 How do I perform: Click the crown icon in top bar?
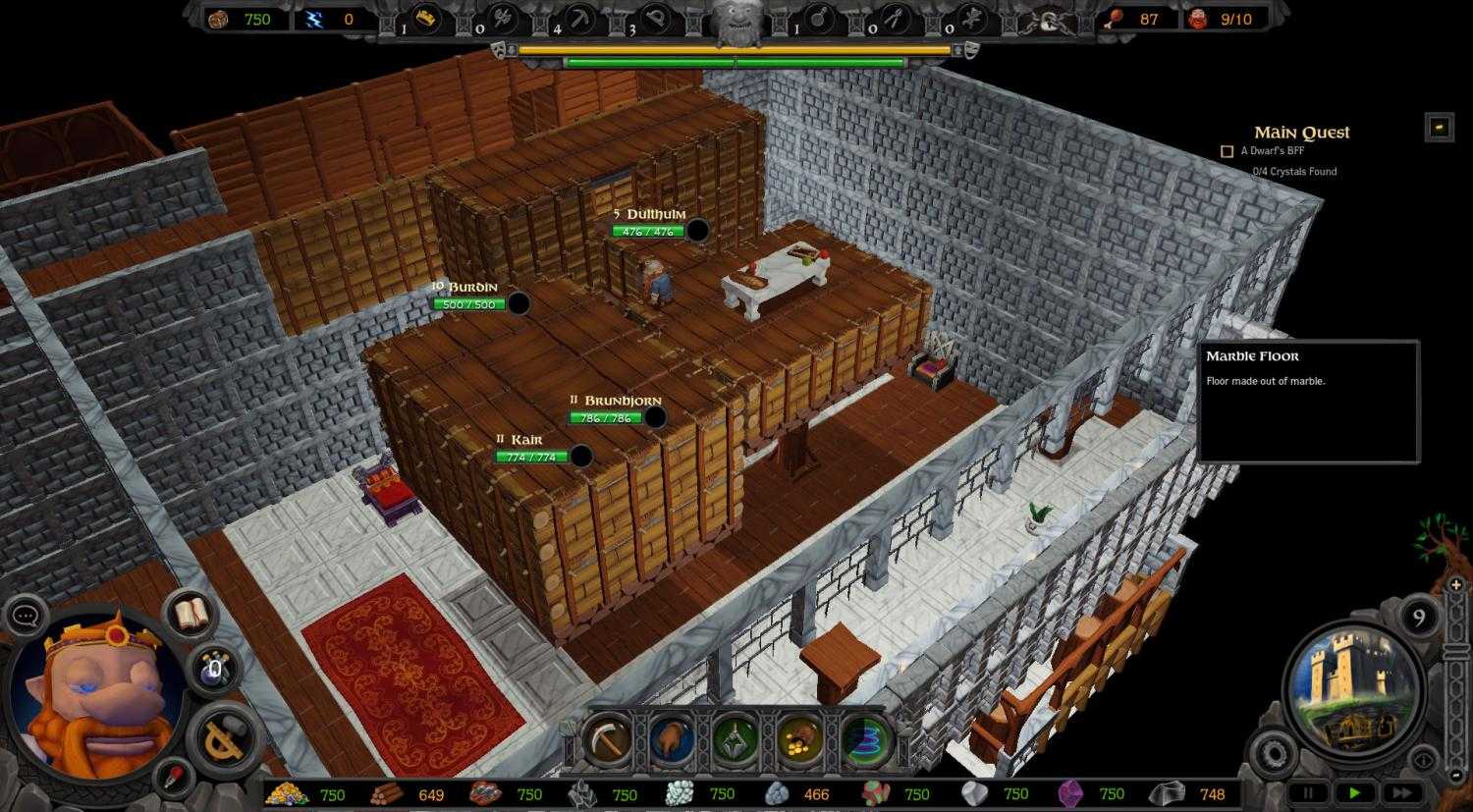(x=424, y=20)
